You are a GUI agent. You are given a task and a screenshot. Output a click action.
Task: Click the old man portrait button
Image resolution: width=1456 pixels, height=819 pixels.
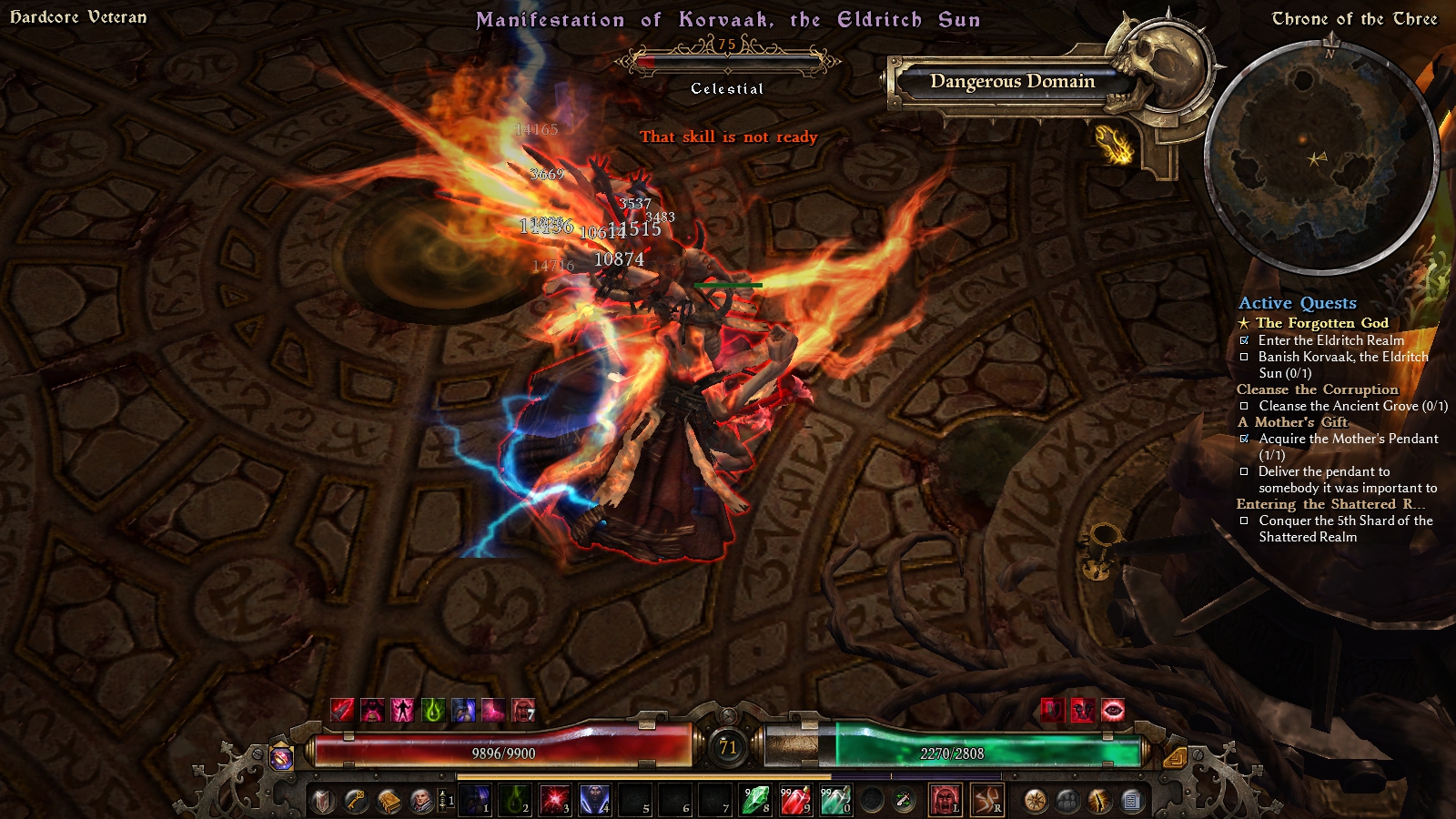coord(421,801)
